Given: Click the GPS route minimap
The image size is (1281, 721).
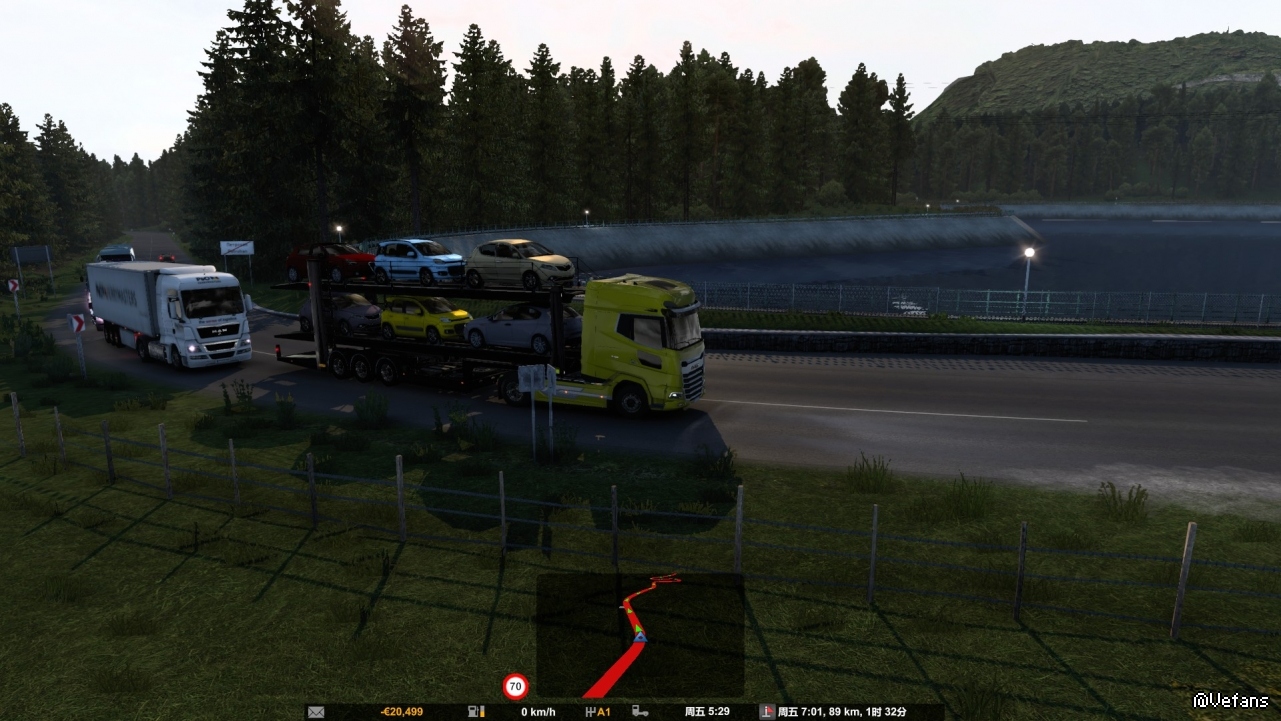Looking at the screenshot, I should coord(640,635).
